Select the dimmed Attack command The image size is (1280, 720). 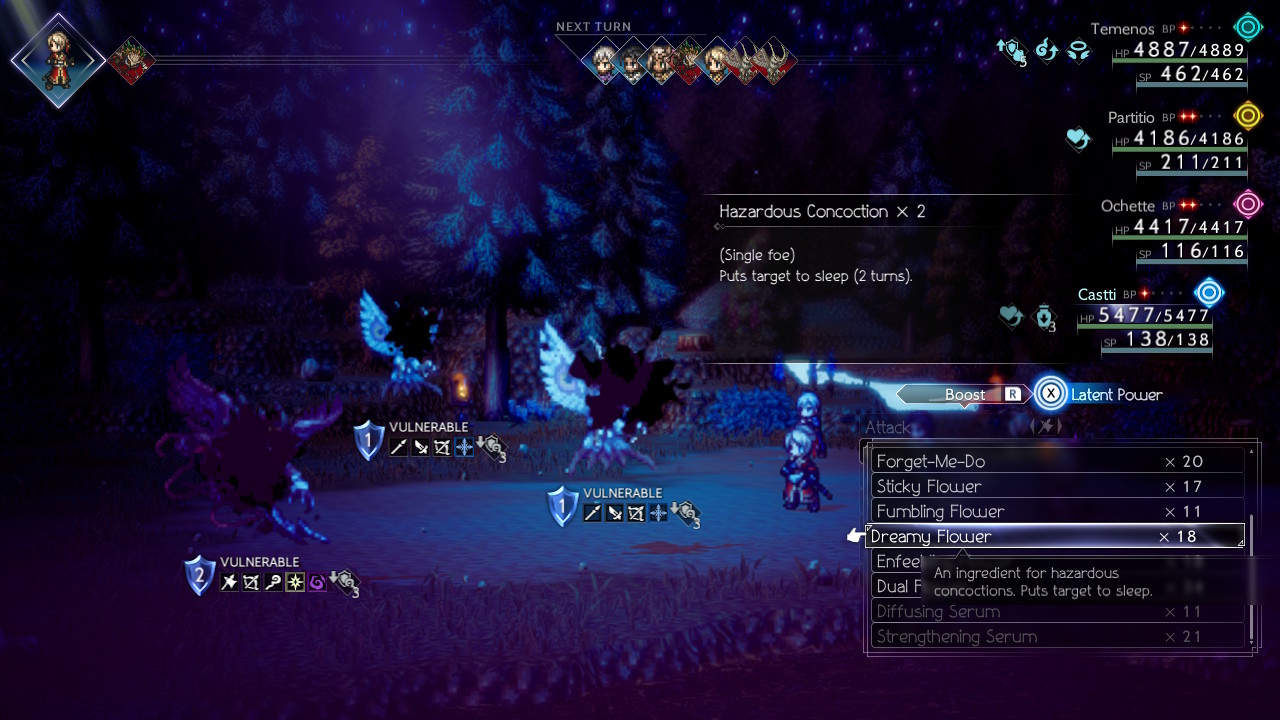pos(888,427)
